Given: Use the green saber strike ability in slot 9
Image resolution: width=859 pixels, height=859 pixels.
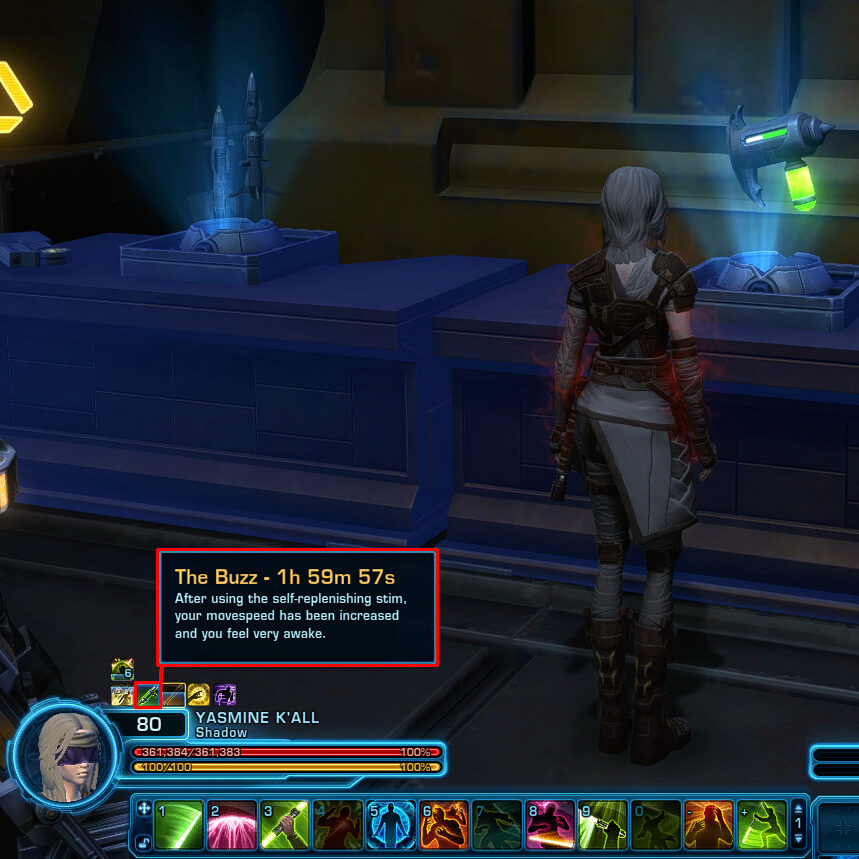Looking at the screenshot, I should (x=602, y=824).
